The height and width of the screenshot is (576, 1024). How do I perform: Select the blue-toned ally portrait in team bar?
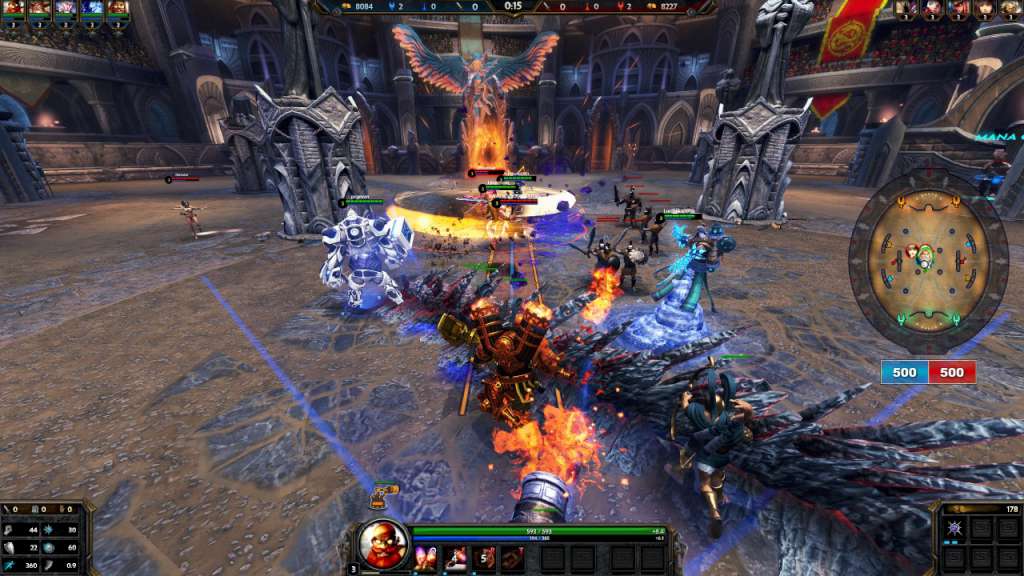[91, 9]
